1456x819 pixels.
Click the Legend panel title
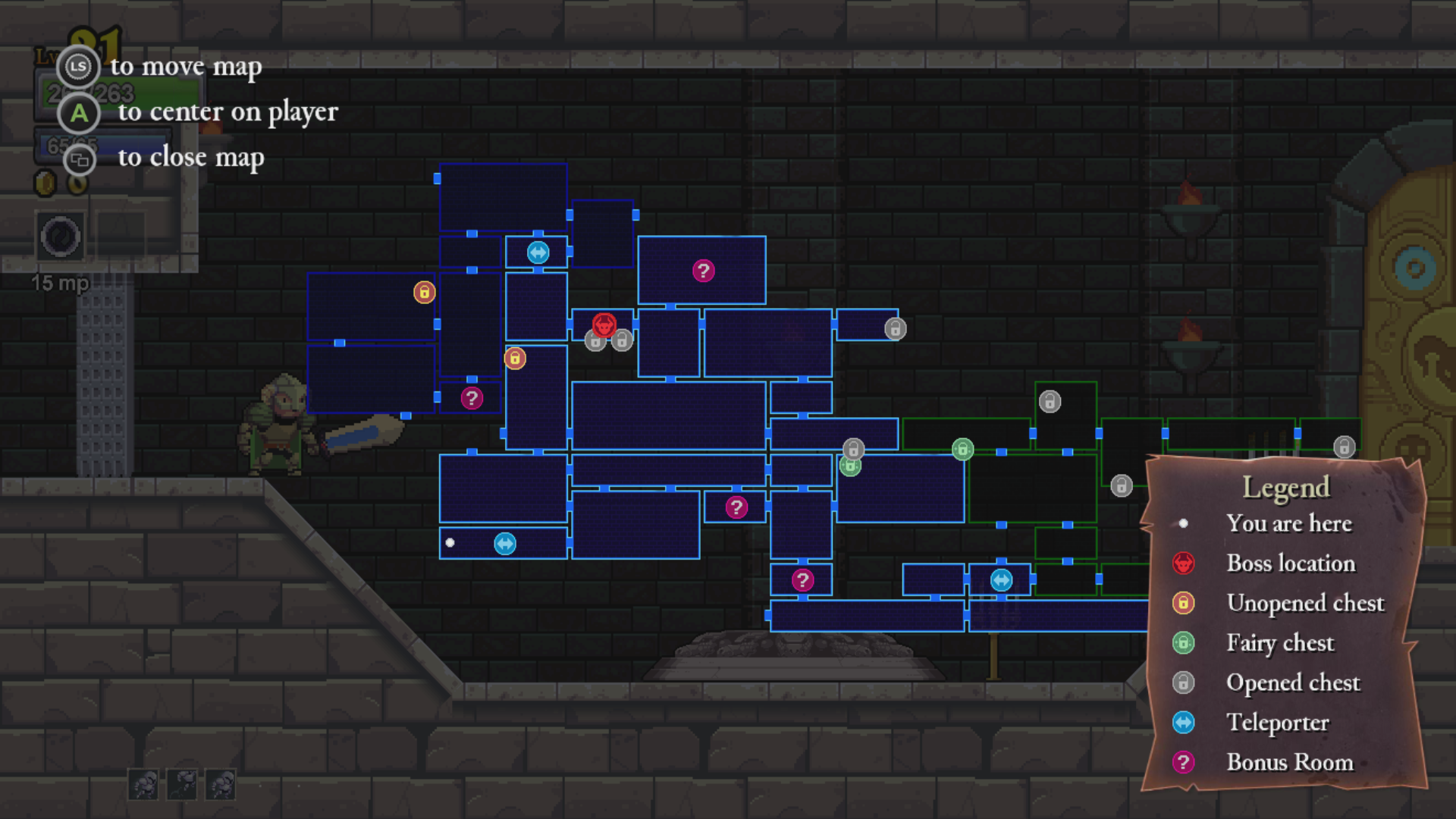click(x=1286, y=487)
